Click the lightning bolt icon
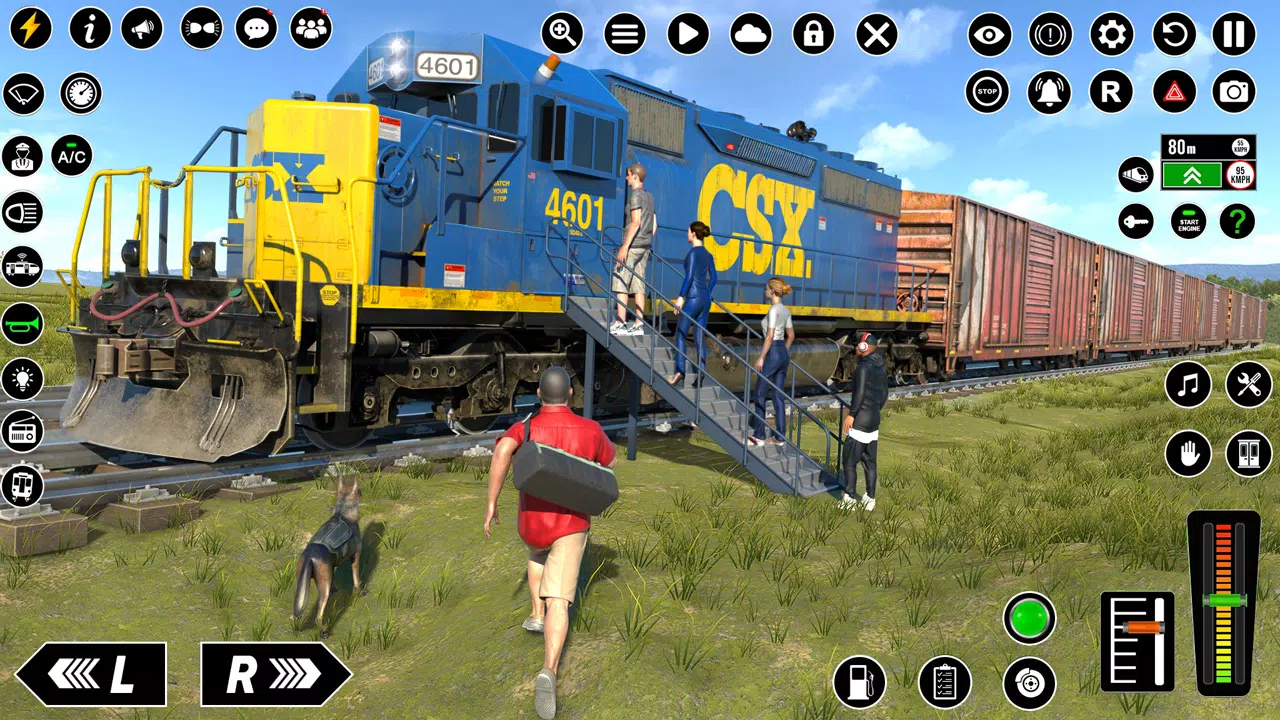Screen dimensions: 1280x720 point(31,29)
